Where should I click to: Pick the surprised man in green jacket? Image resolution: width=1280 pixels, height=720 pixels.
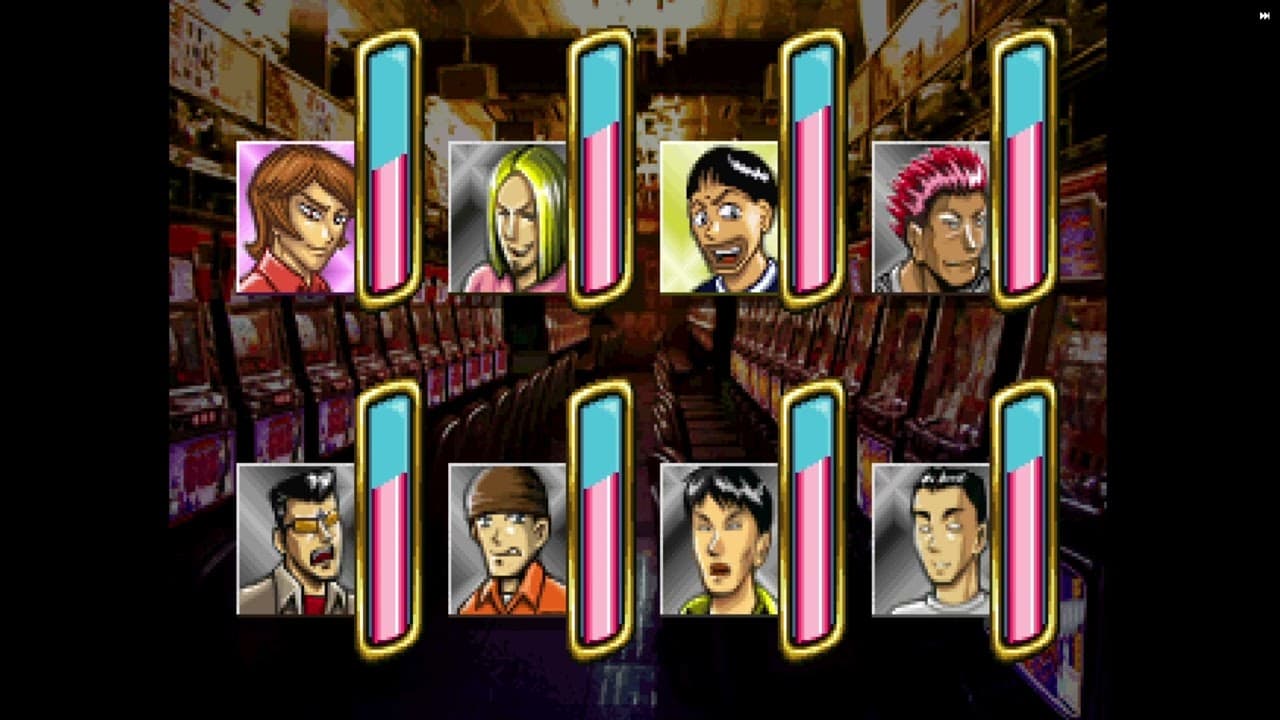[719, 539]
